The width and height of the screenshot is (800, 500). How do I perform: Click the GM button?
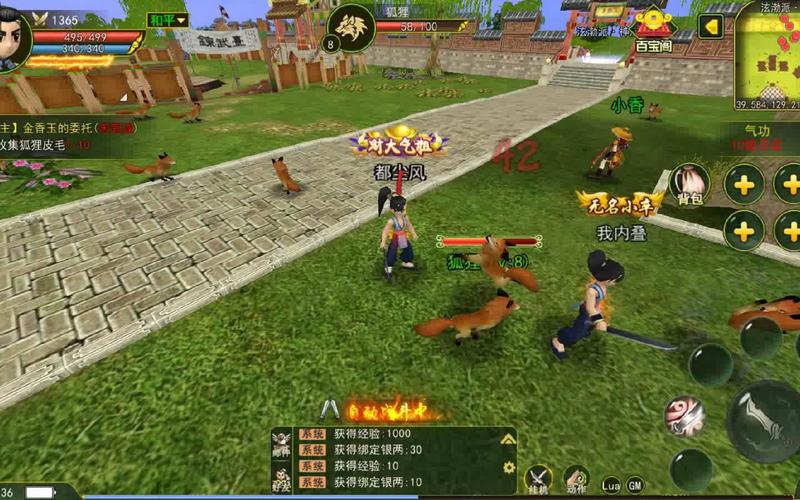click(x=635, y=485)
